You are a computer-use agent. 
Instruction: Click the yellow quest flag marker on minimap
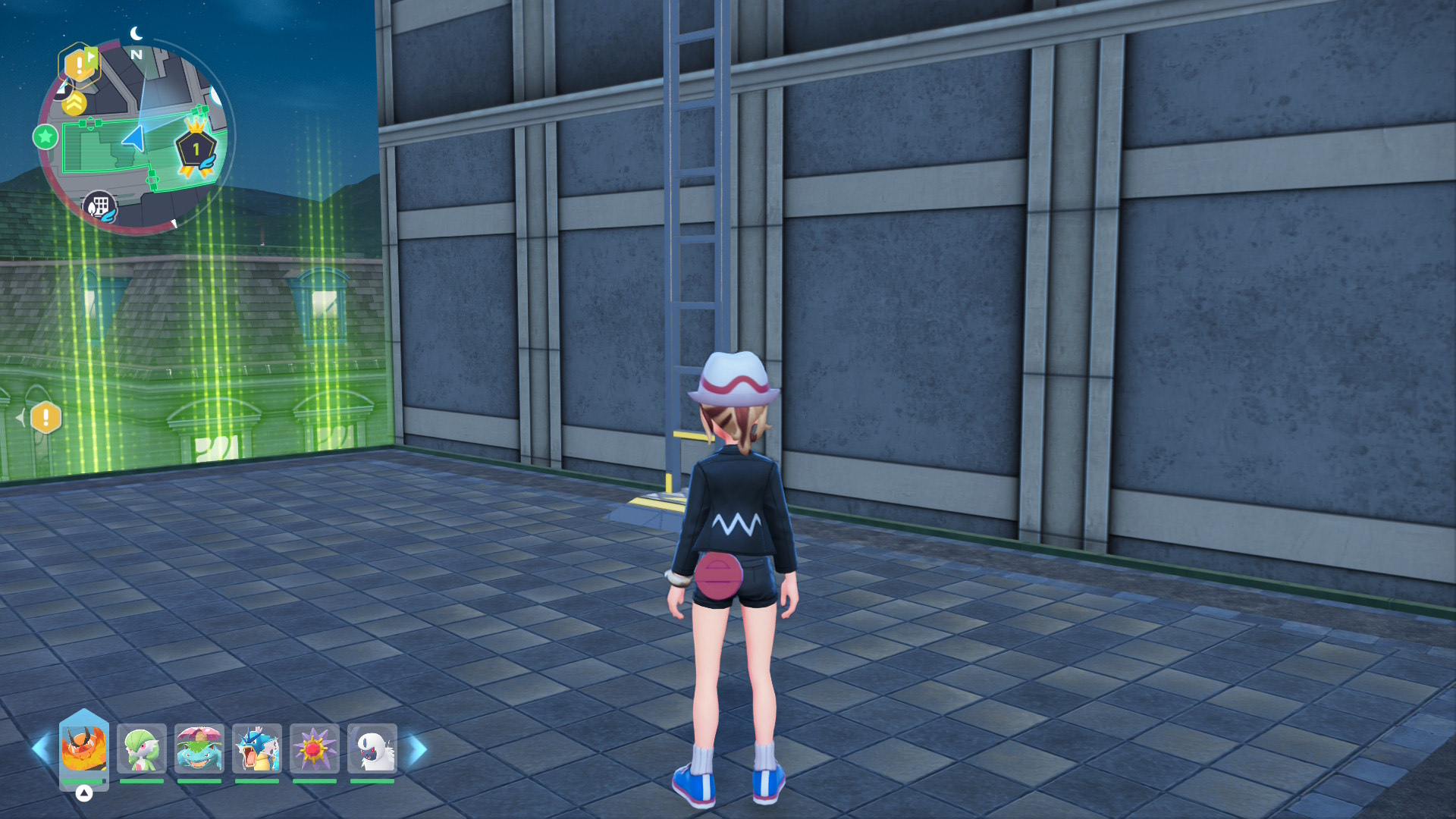click(80, 64)
